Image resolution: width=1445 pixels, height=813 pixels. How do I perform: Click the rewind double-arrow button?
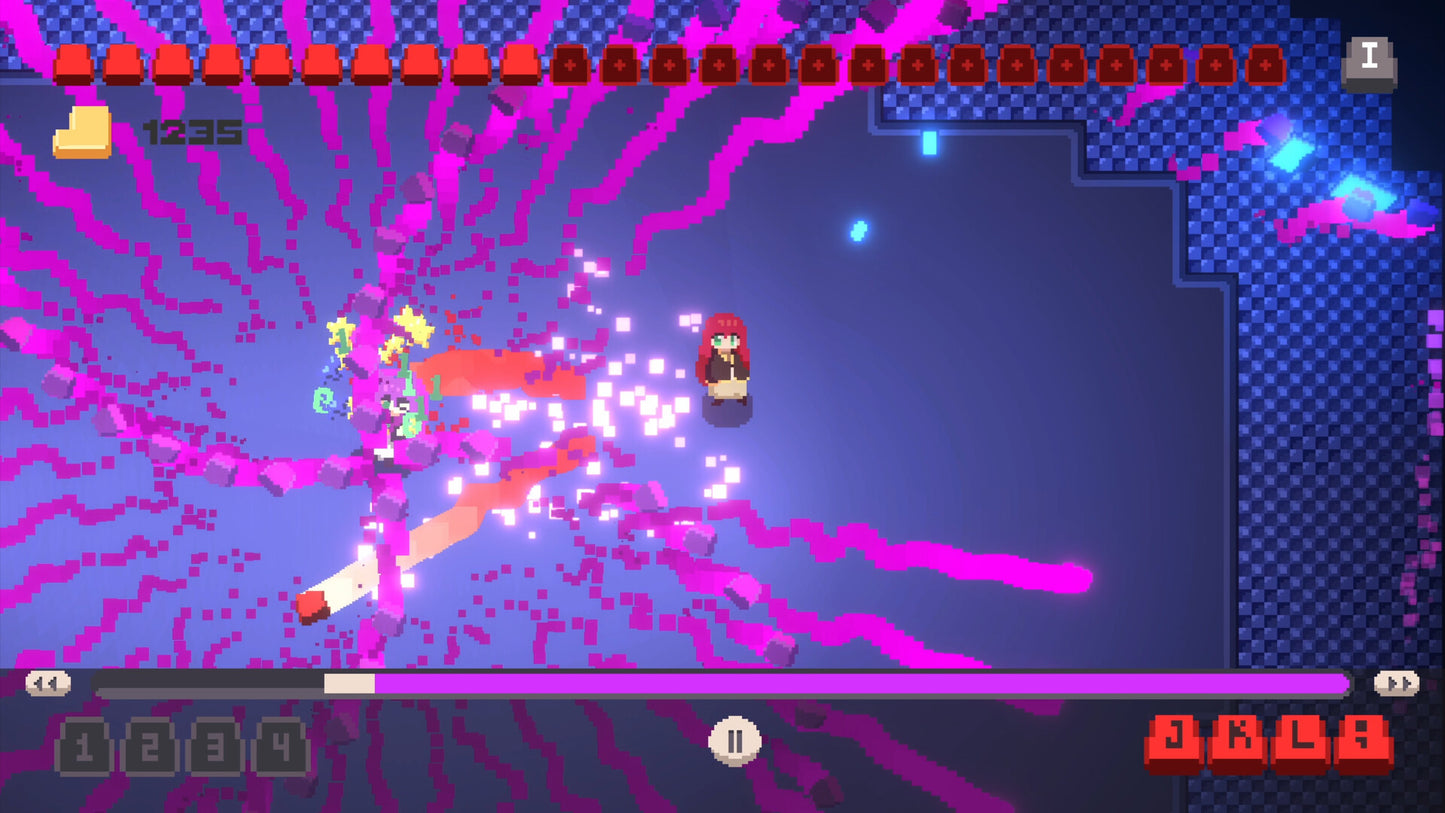[x=48, y=683]
